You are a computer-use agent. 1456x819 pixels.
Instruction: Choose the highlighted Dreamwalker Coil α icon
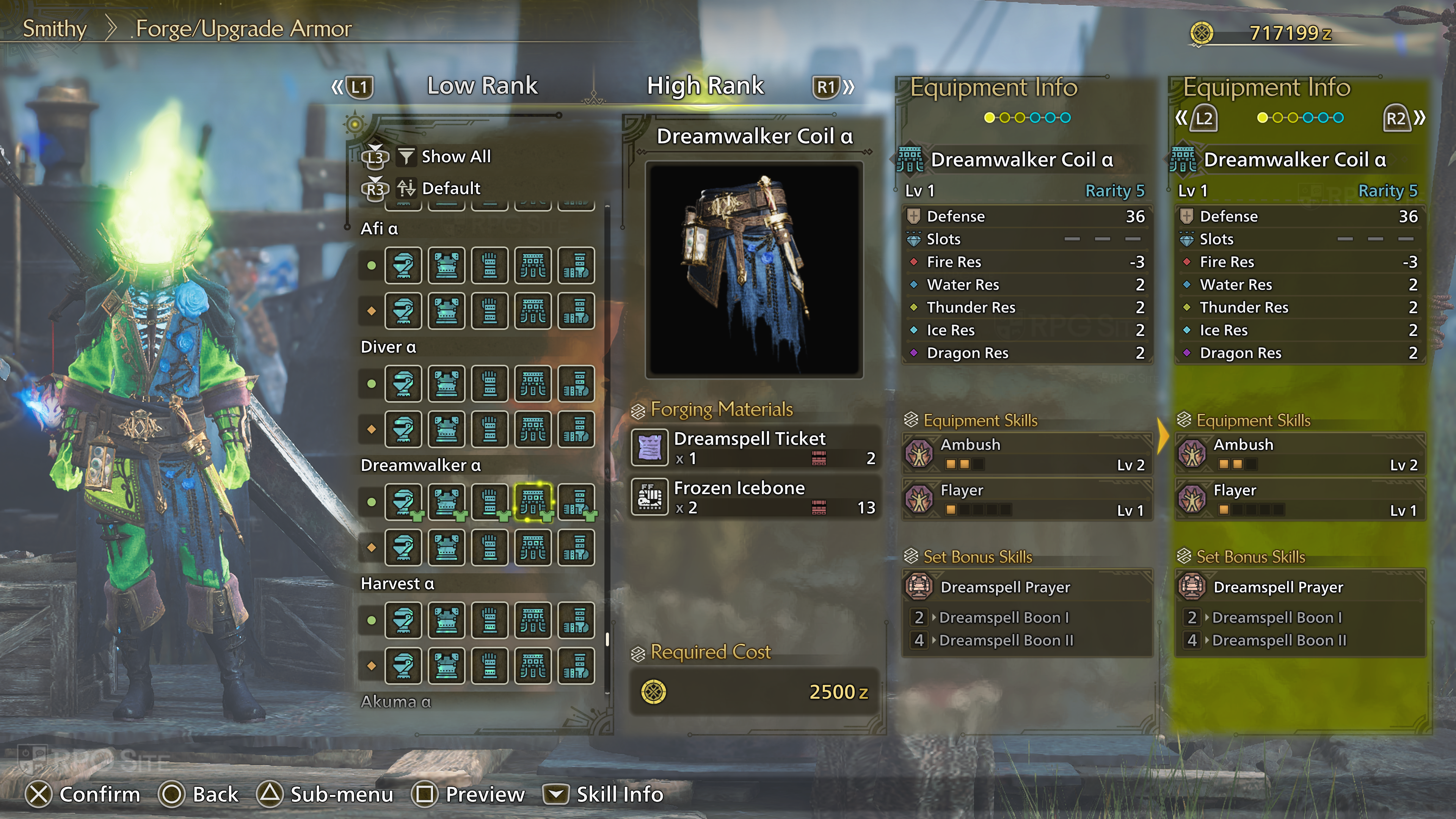tap(532, 501)
